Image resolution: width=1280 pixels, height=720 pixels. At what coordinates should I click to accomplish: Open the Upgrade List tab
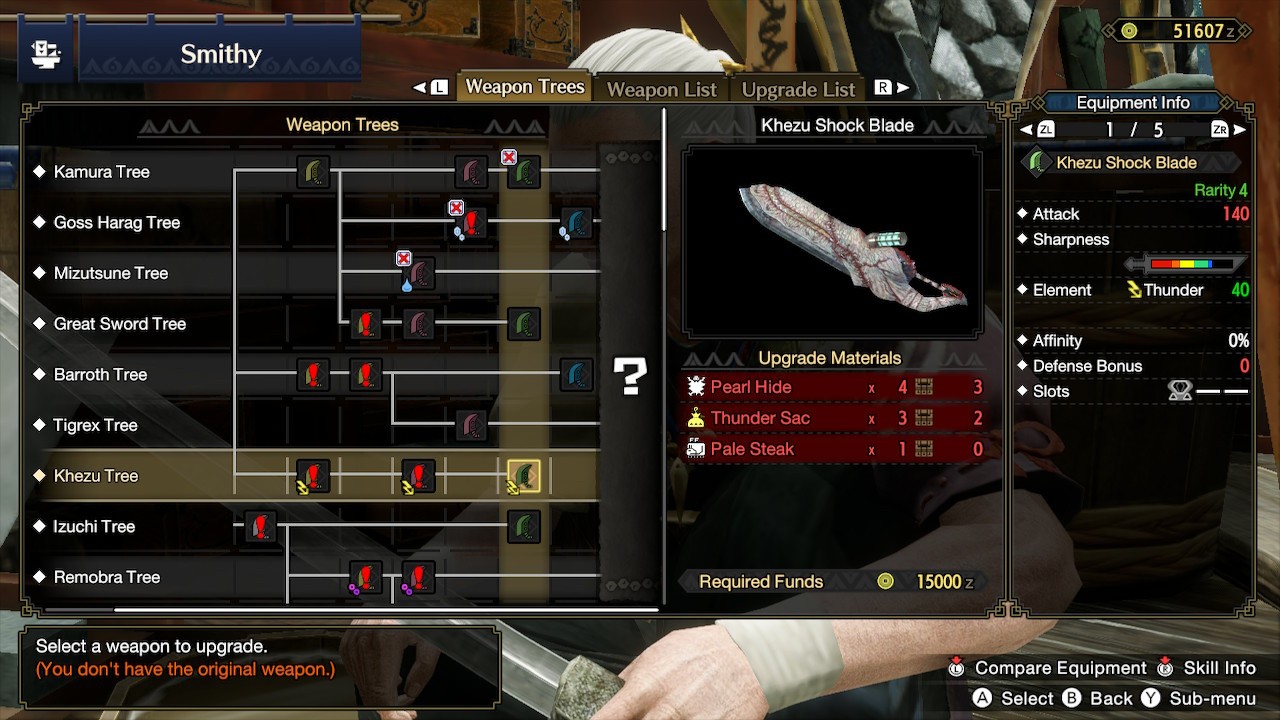[x=798, y=89]
